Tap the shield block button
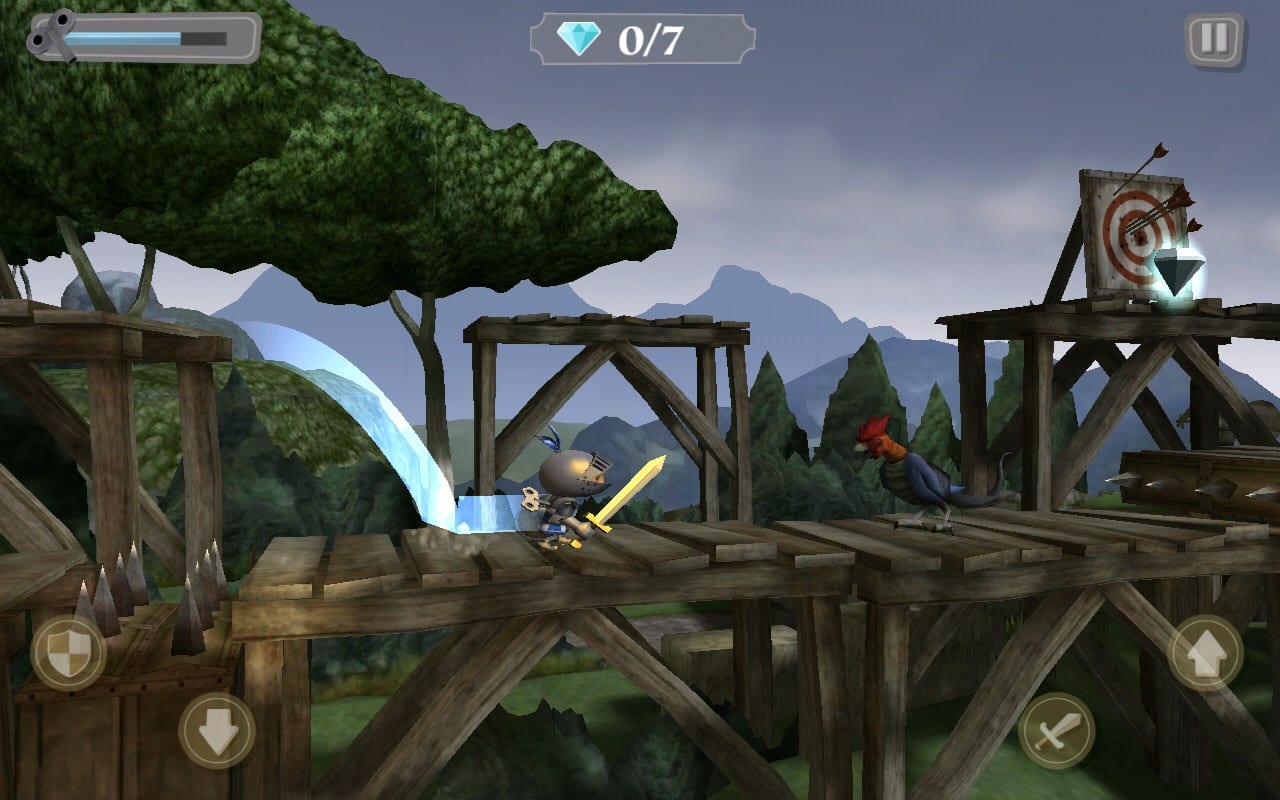The height and width of the screenshot is (800, 1280). (x=68, y=654)
